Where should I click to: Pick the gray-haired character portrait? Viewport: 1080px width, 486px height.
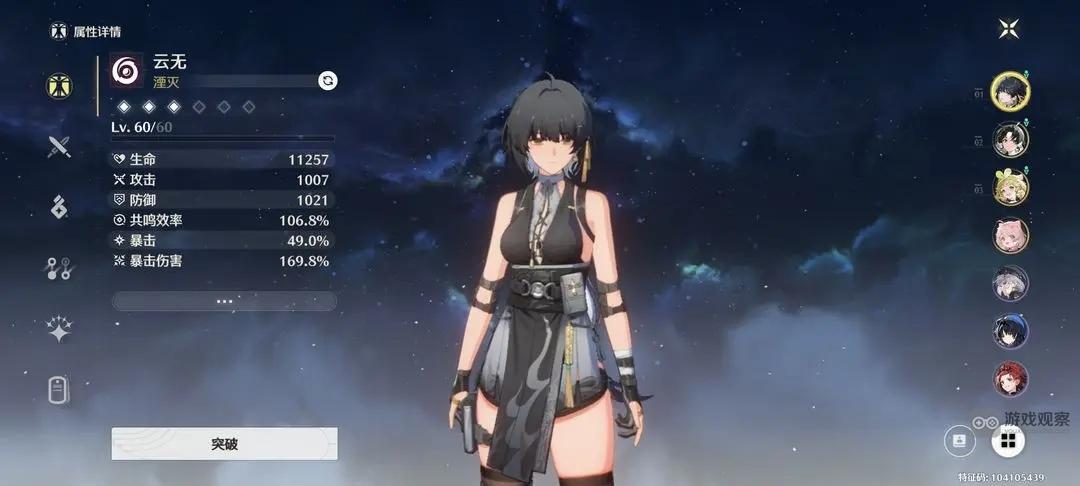[x=1010, y=283]
